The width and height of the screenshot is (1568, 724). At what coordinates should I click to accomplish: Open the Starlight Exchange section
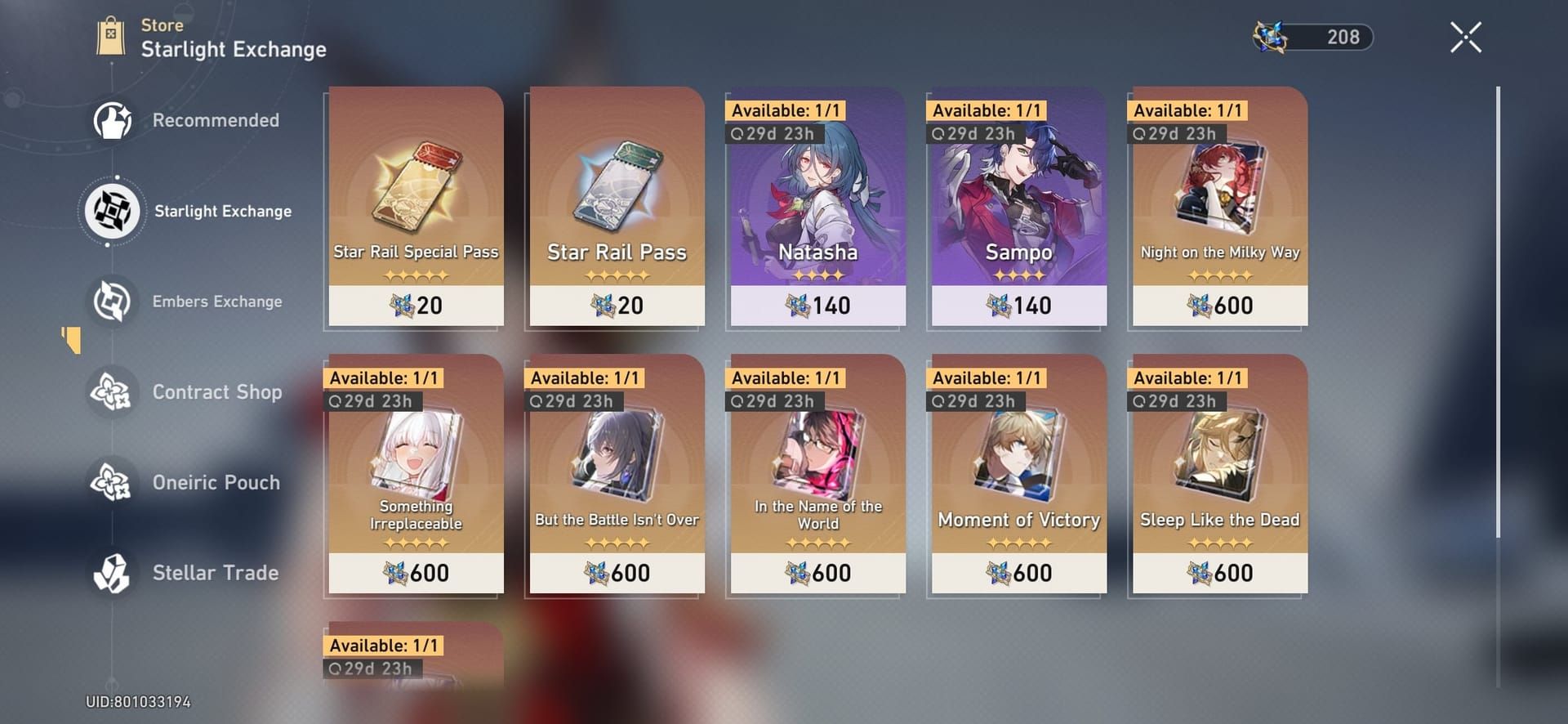click(x=112, y=211)
